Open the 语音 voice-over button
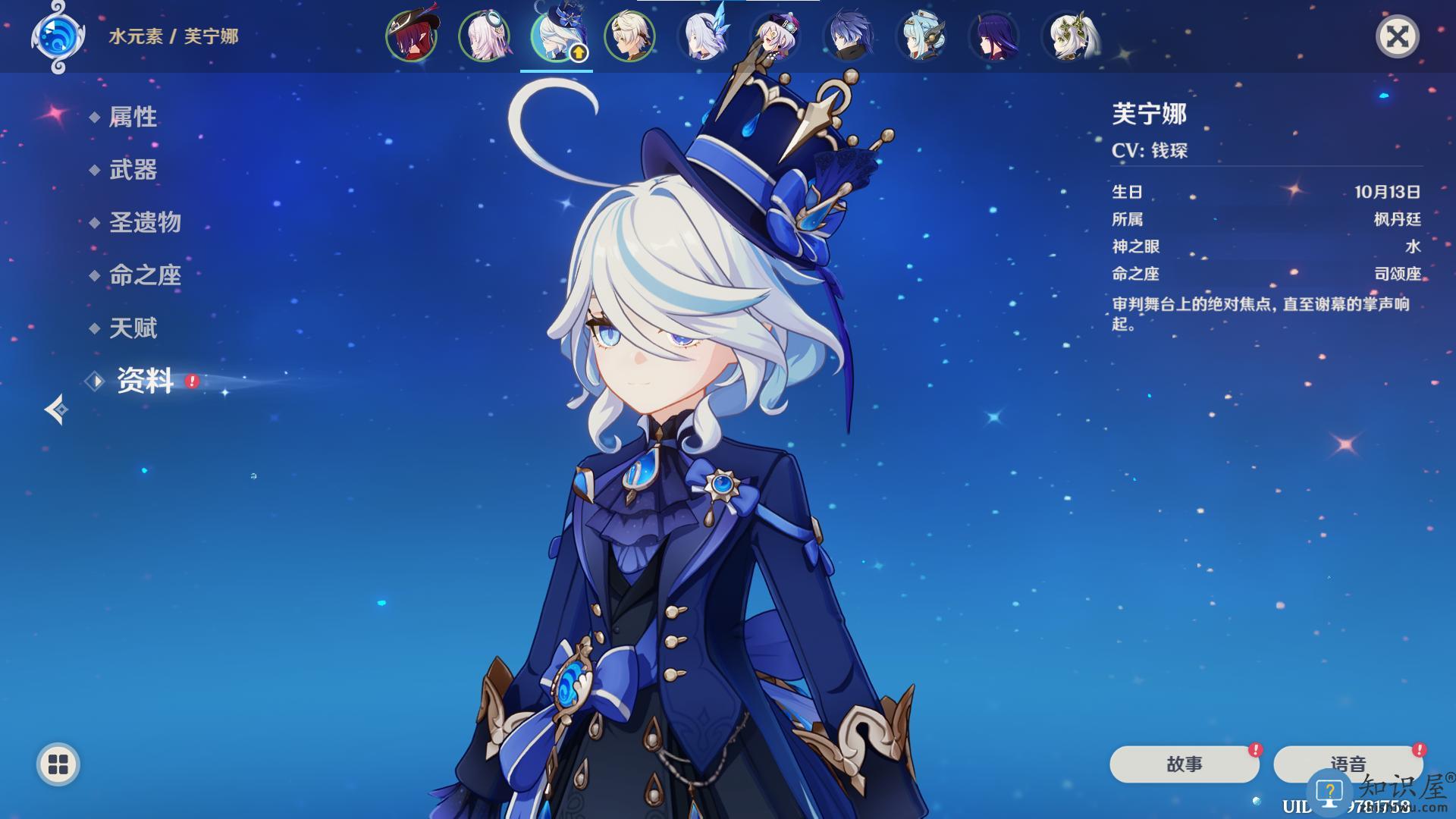1456x819 pixels. [1348, 763]
